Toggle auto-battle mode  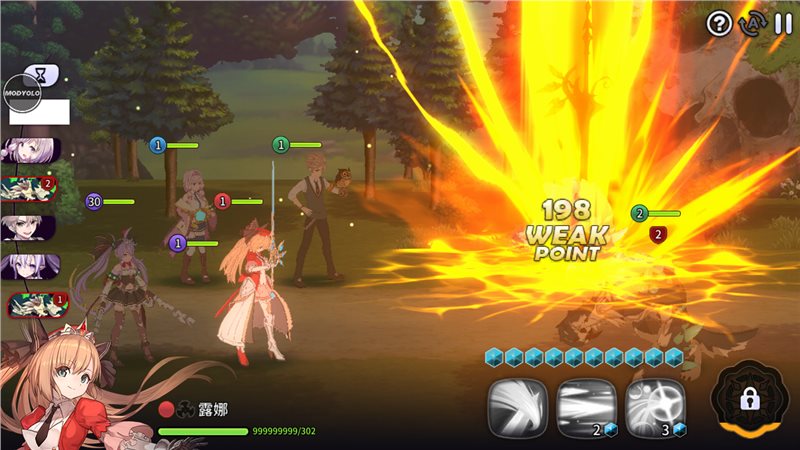[x=751, y=23]
